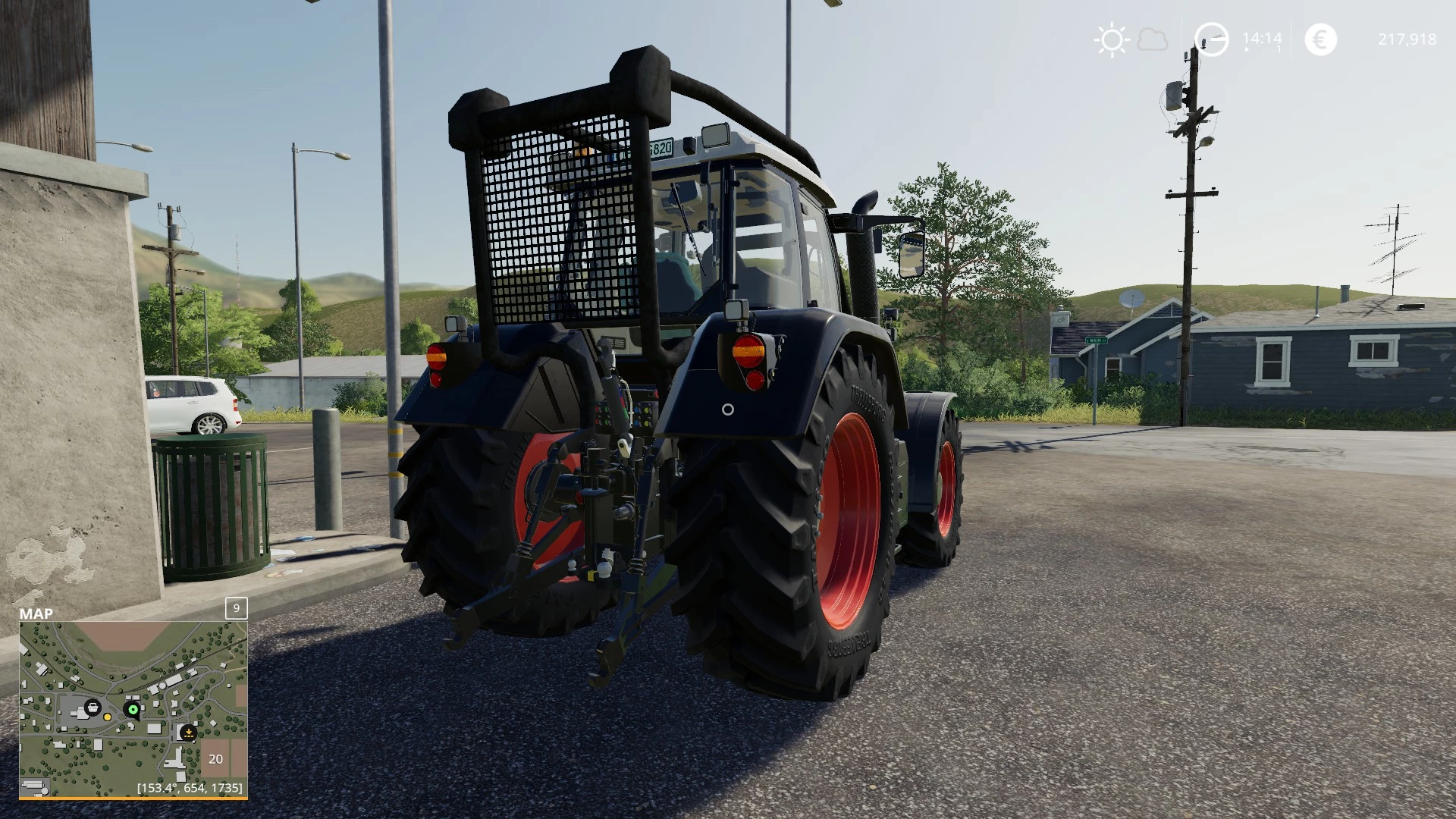
Task: Select field 20 on the minimap
Action: click(x=215, y=758)
